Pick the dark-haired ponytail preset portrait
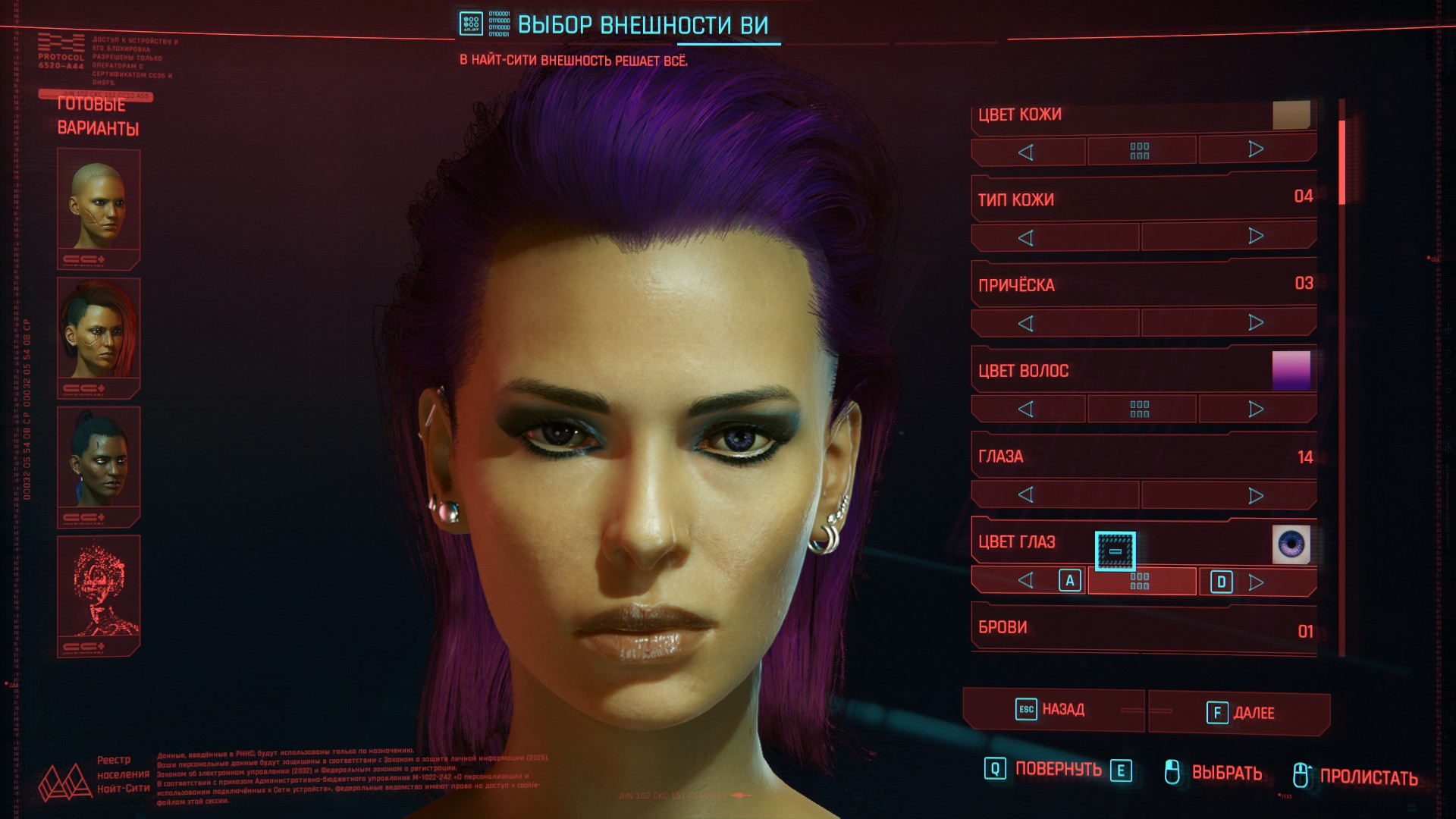Image resolution: width=1456 pixels, height=819 pixels. coord(99,464)
